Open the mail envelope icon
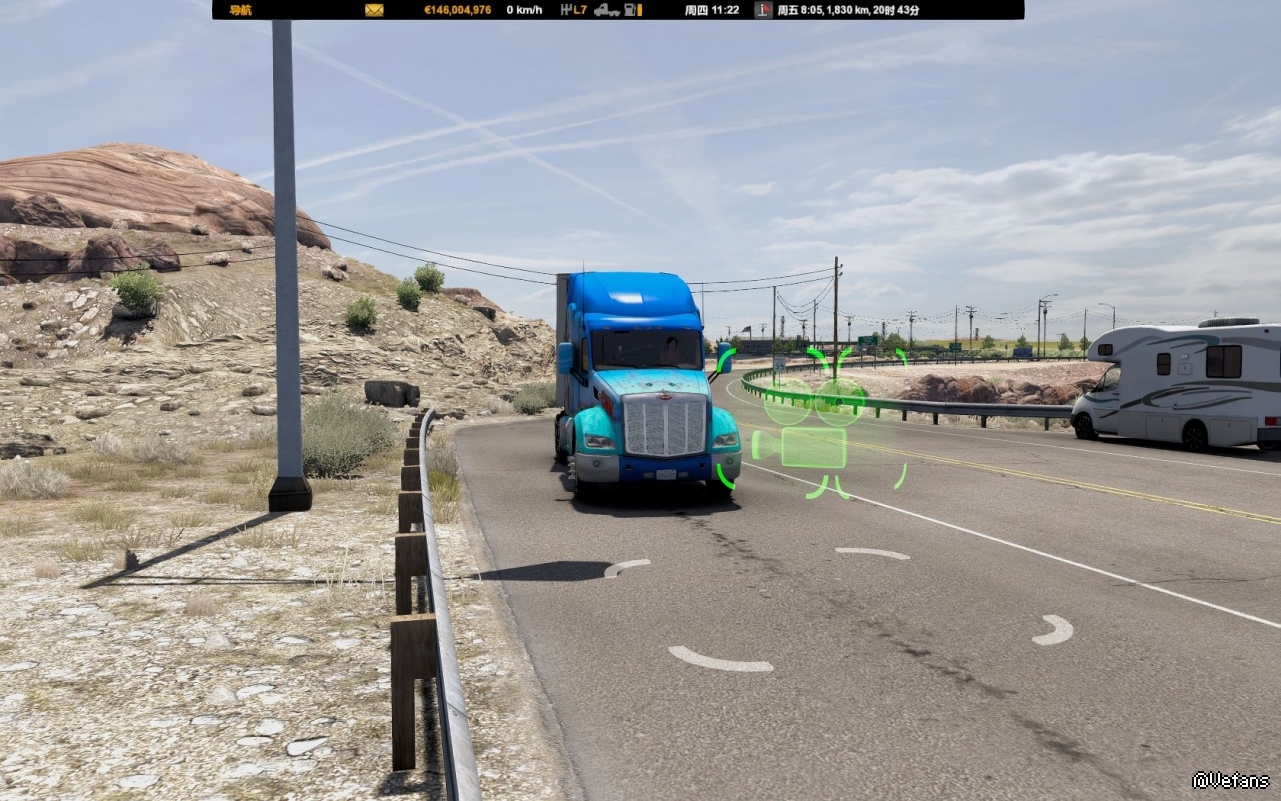 pyautogui.click(x=374, y=10)
